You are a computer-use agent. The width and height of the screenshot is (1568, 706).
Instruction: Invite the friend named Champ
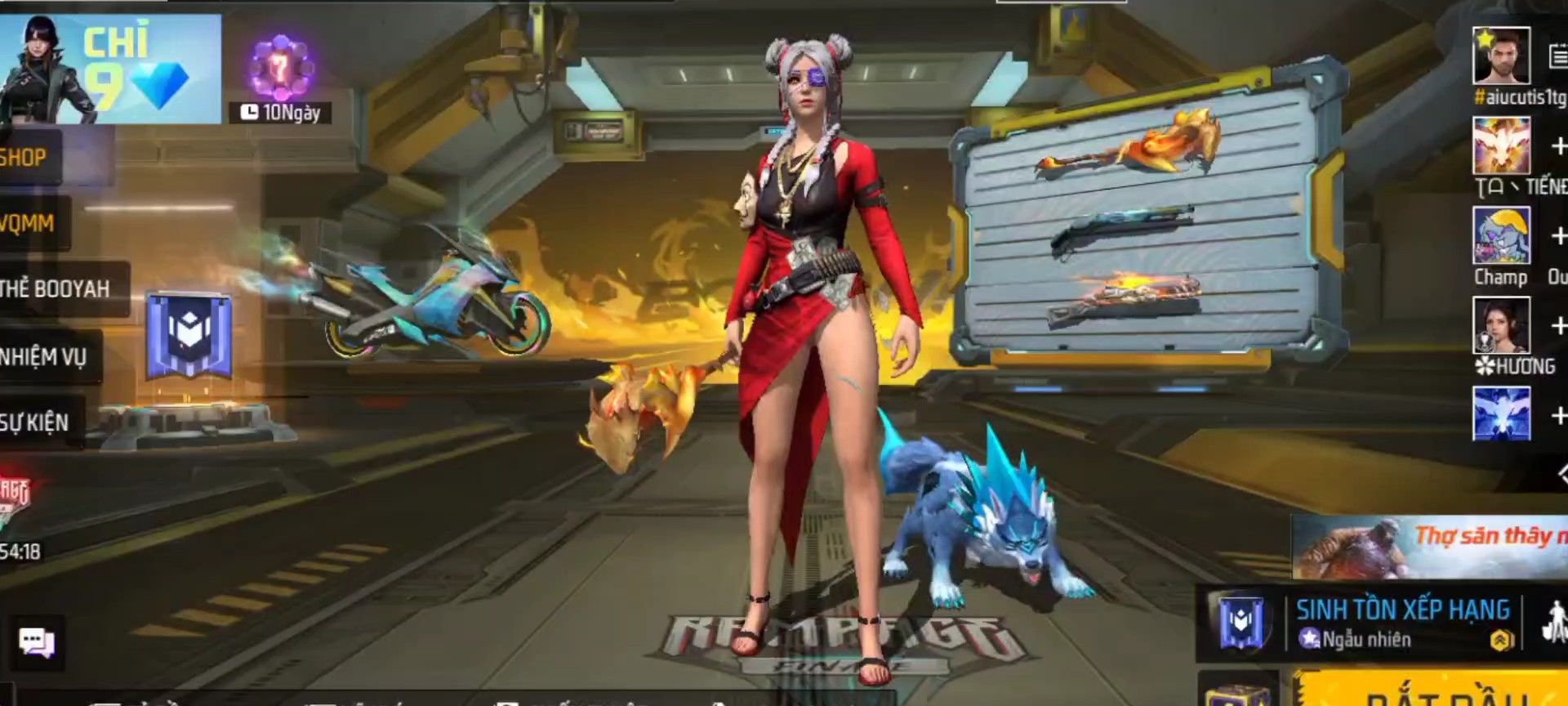coord(1557,236)
